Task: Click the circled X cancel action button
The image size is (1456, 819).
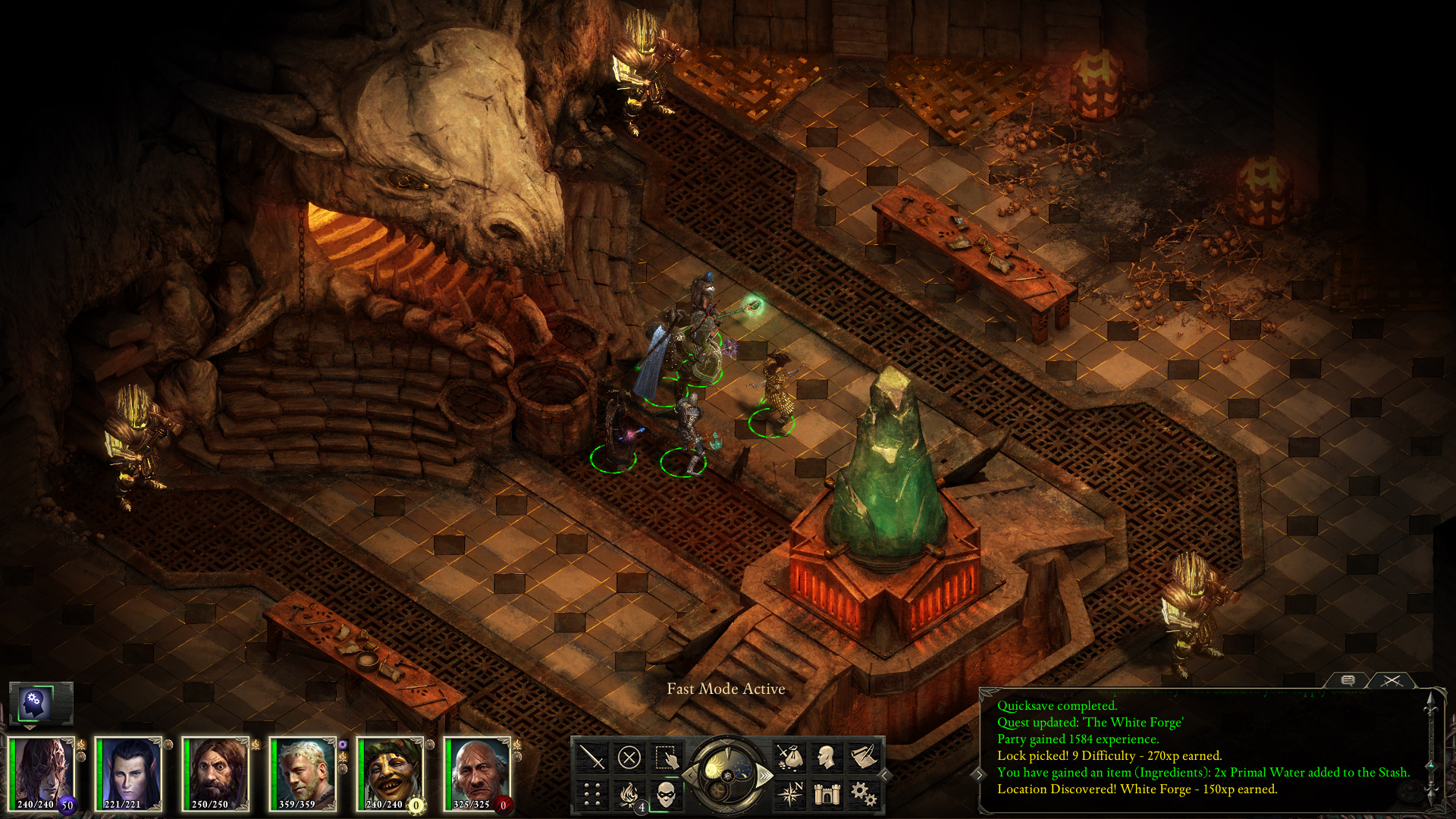Action: (629, 757)
